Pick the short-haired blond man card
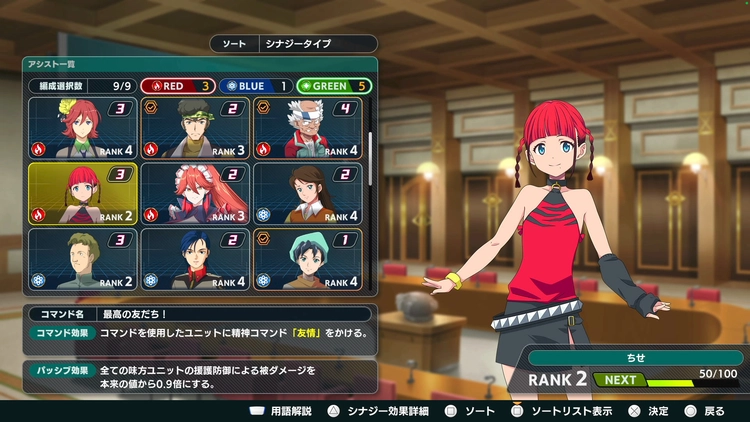 coord(83,259)
